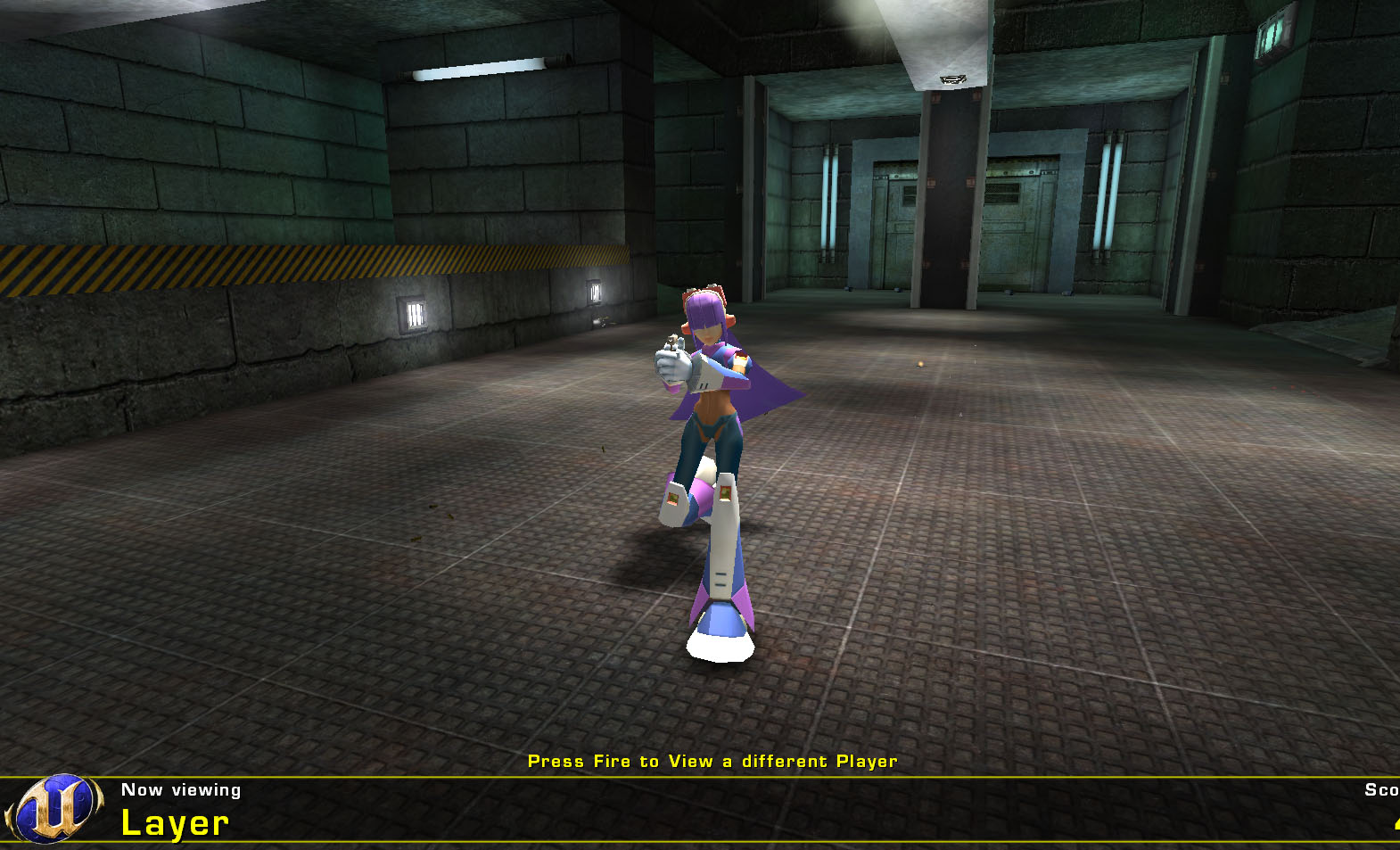Click 'Press Fire to View a different Player'

[x=713, y=762]
